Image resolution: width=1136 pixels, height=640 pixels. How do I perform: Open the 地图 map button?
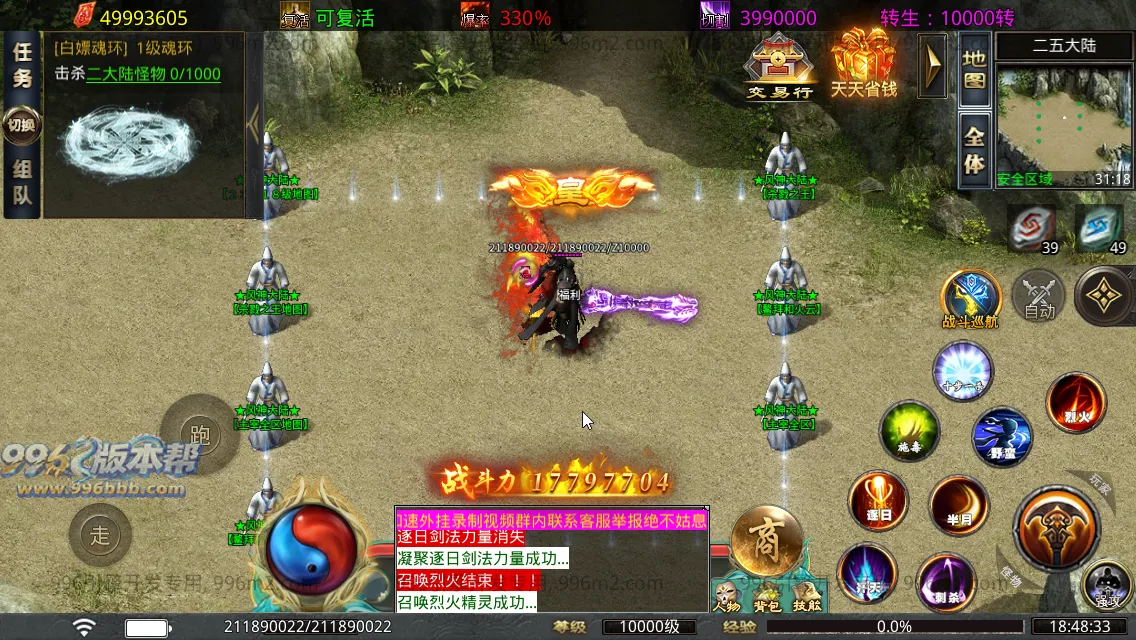pos(974,69)
